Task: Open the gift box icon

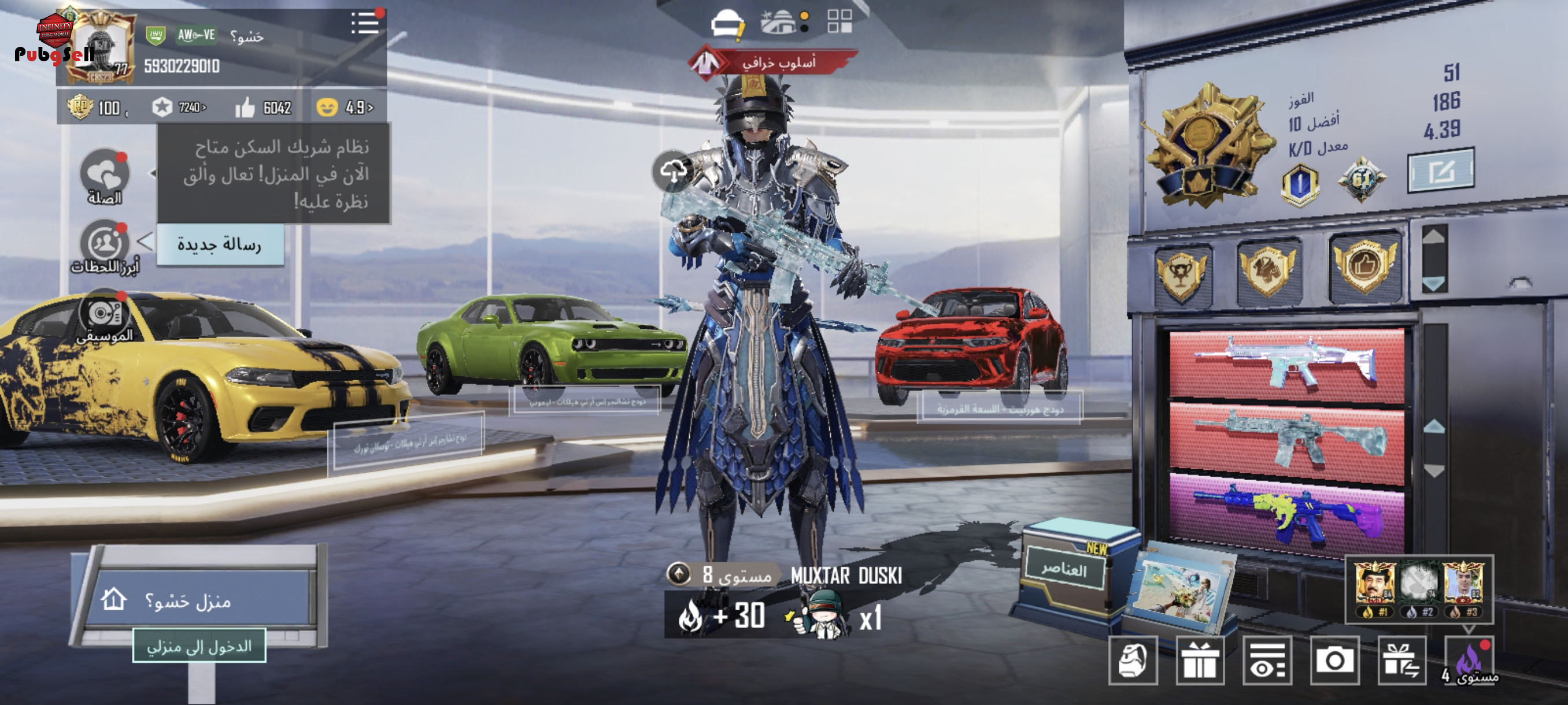Action: click(1200, 661)
